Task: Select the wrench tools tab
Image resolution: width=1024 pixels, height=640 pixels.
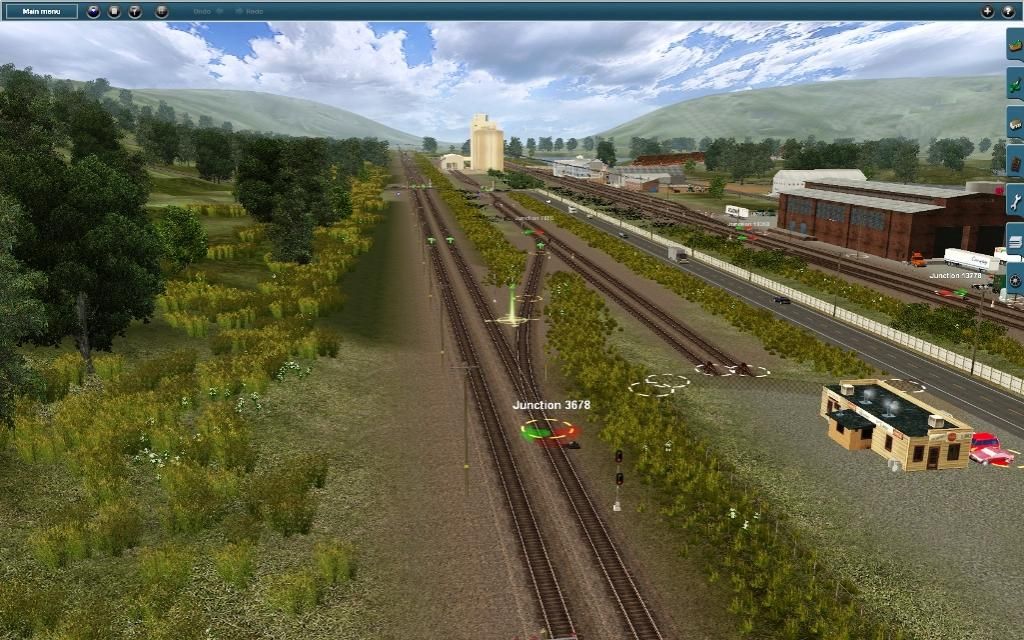Action: click(x=1015, y=201)
